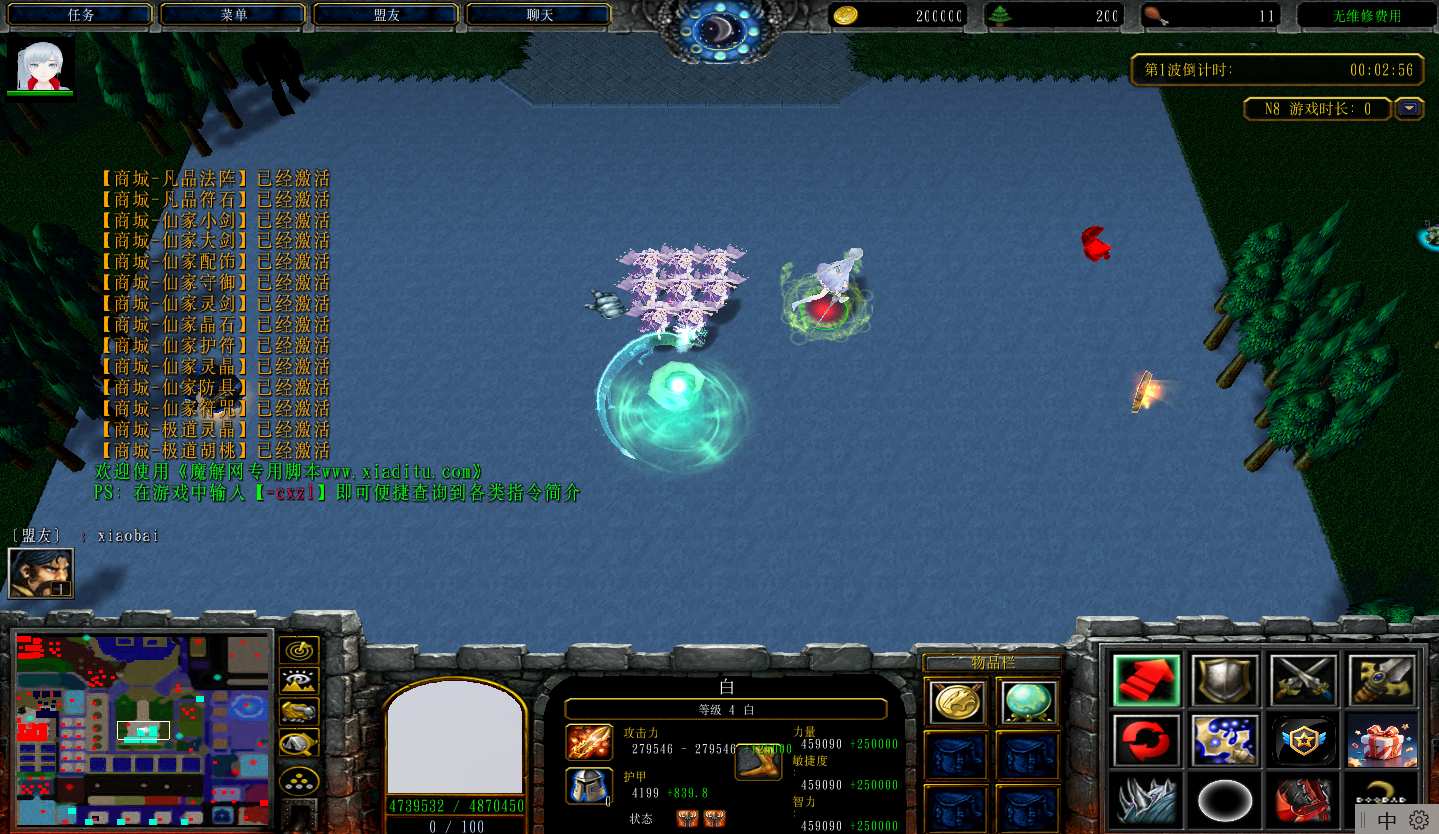The image size is (1439, 834).
Task: Select the gold medallion inventory item
Action: click(955, 702)
